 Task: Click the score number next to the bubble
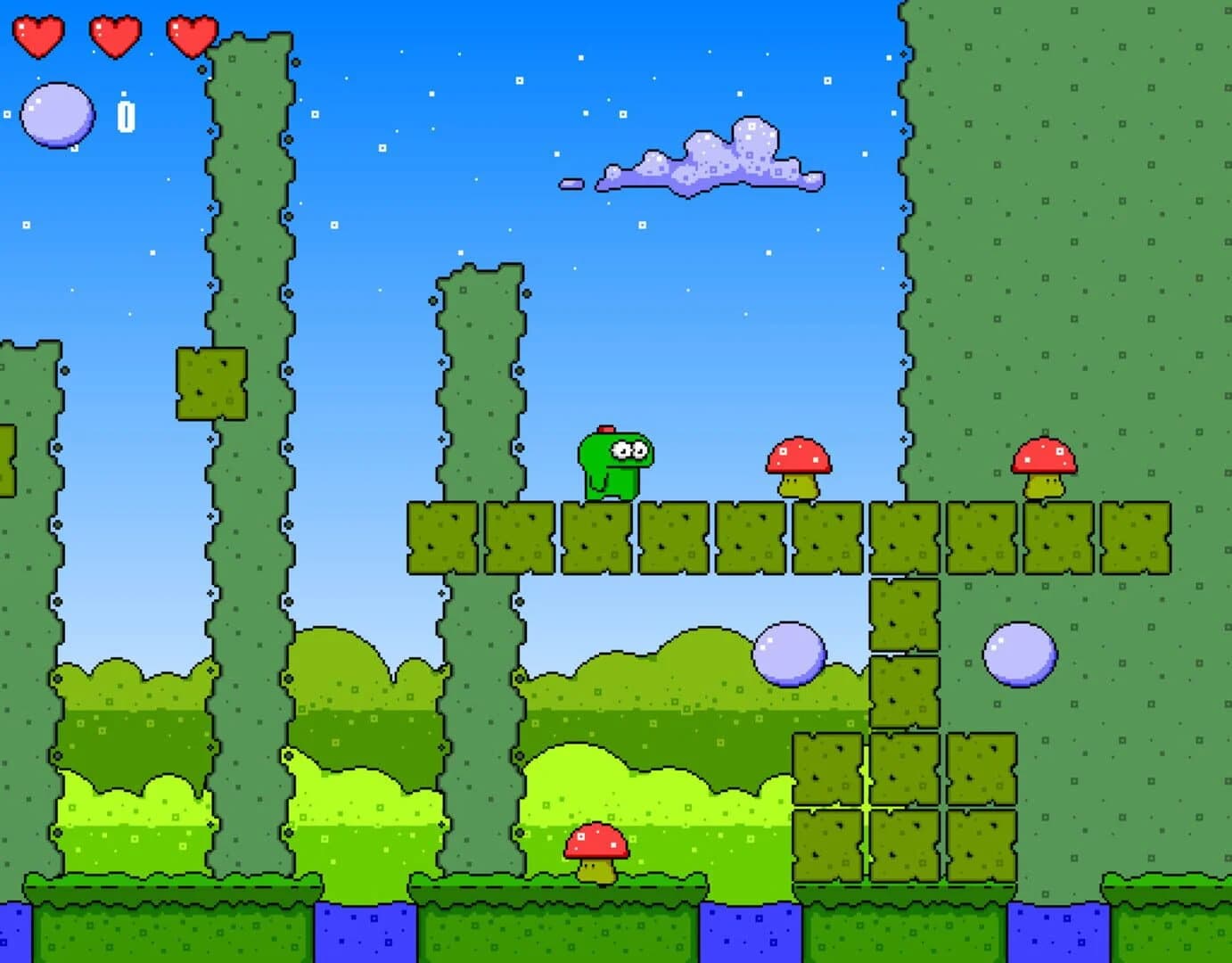[x=126, y=114]
